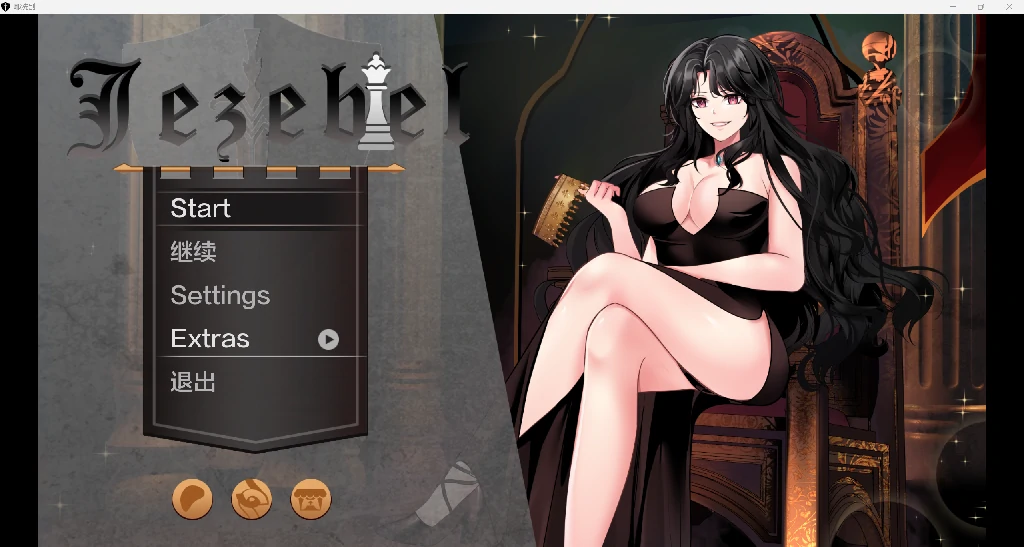Select the 继续 (Continue) menu entry
The image size is (1024, 547).
tap(194, 252)
